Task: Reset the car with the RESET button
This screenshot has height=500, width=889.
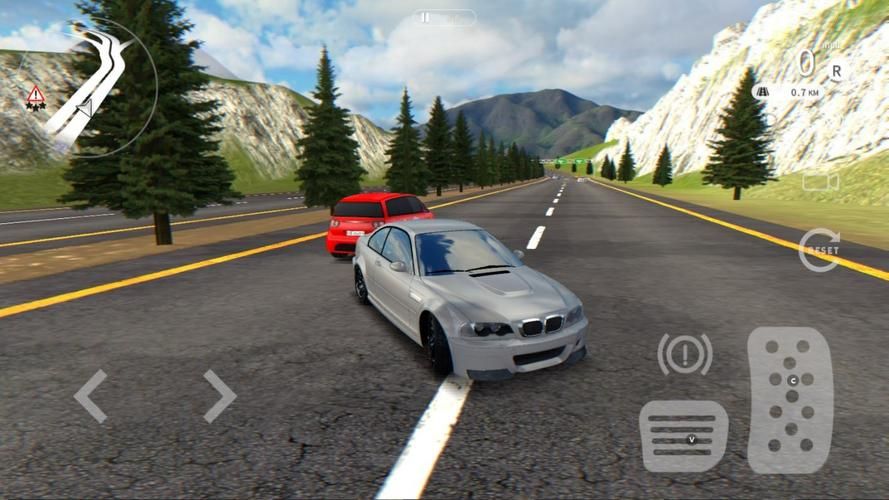Action: [x=819, y=250]
